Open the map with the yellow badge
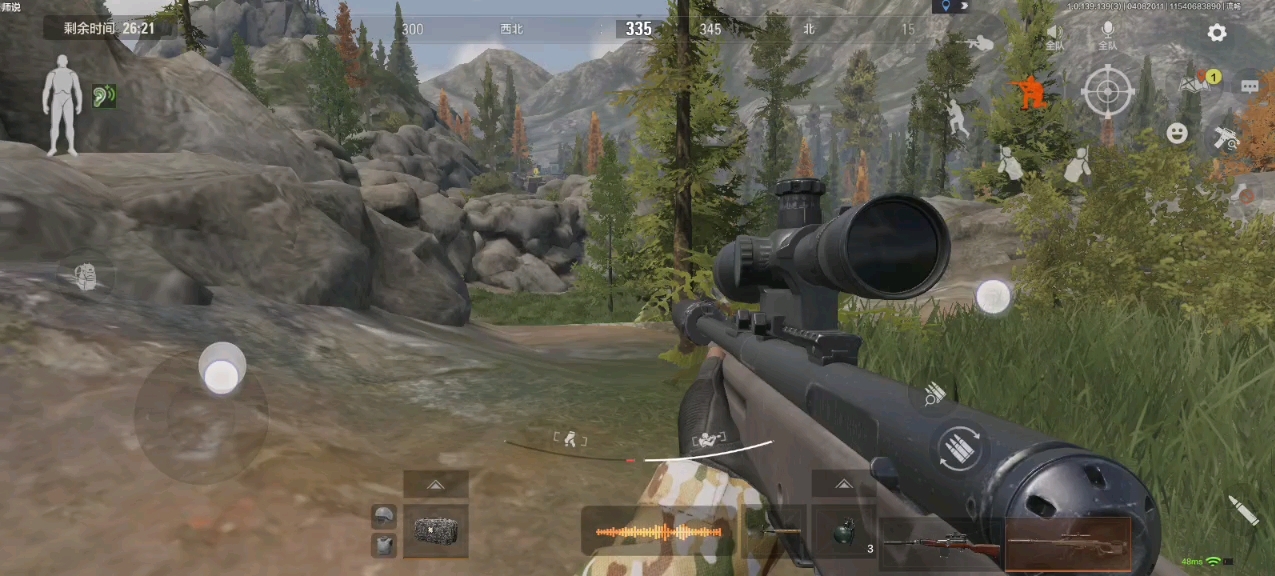 click(x=1193, y=84)
